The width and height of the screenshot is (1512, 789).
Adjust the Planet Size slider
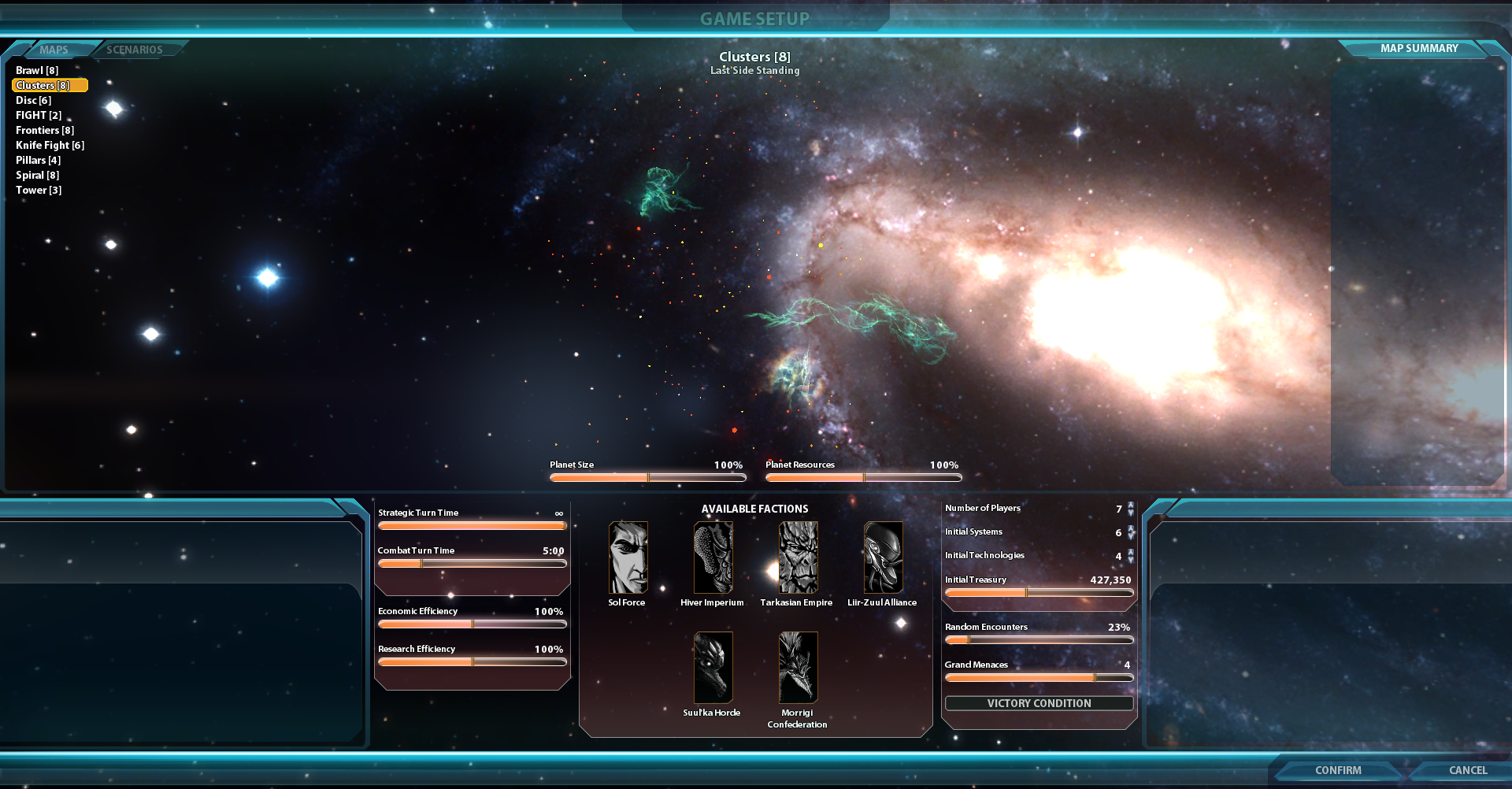point(647,477)
